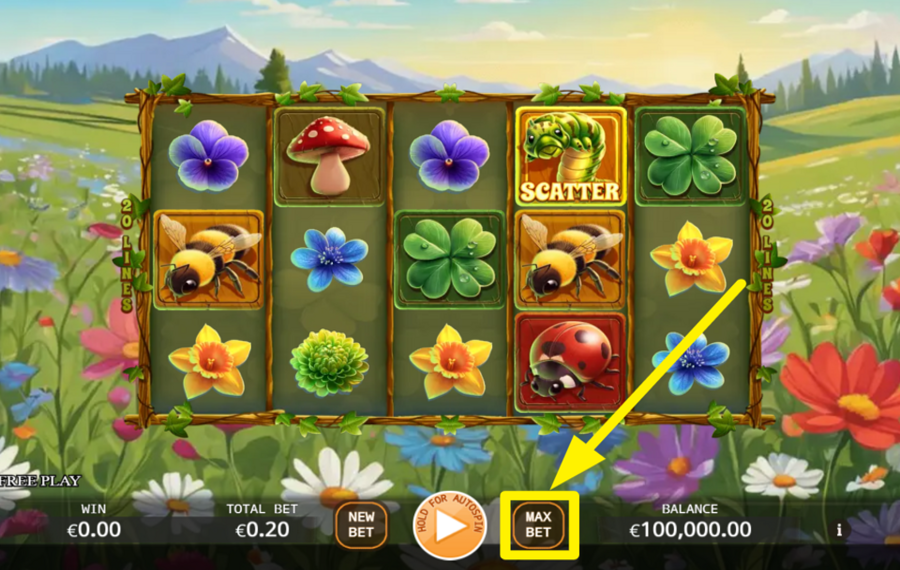900x570 pixels.
Task: Open the New Bet selector
Action: point(361,524)
